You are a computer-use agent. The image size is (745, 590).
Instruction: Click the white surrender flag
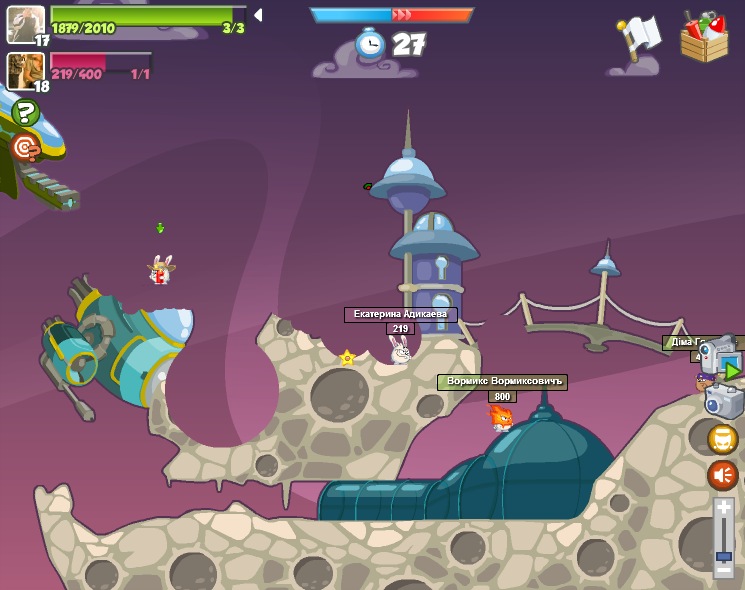(x=640, y=36)
